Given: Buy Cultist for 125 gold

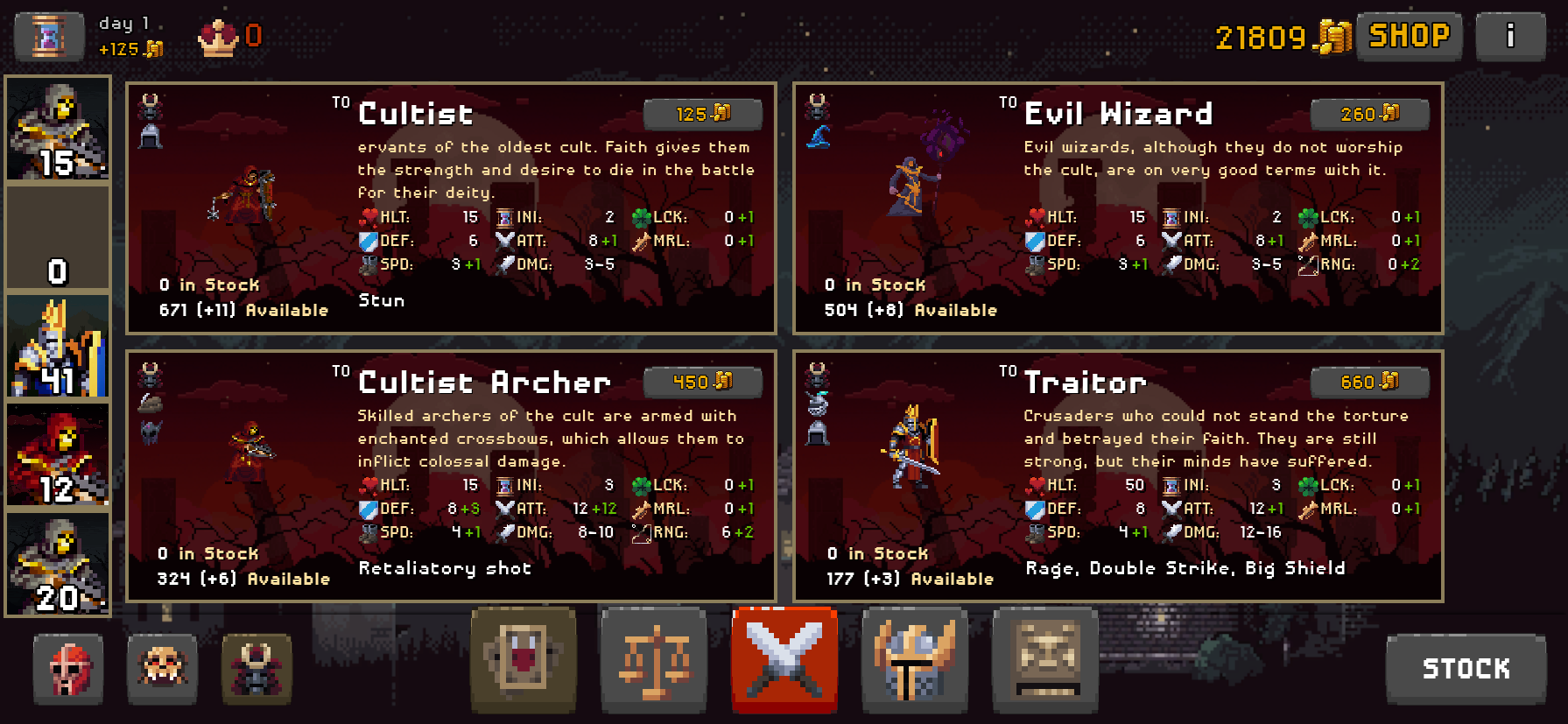Looking at the screenshot, I should pos(702,114).
